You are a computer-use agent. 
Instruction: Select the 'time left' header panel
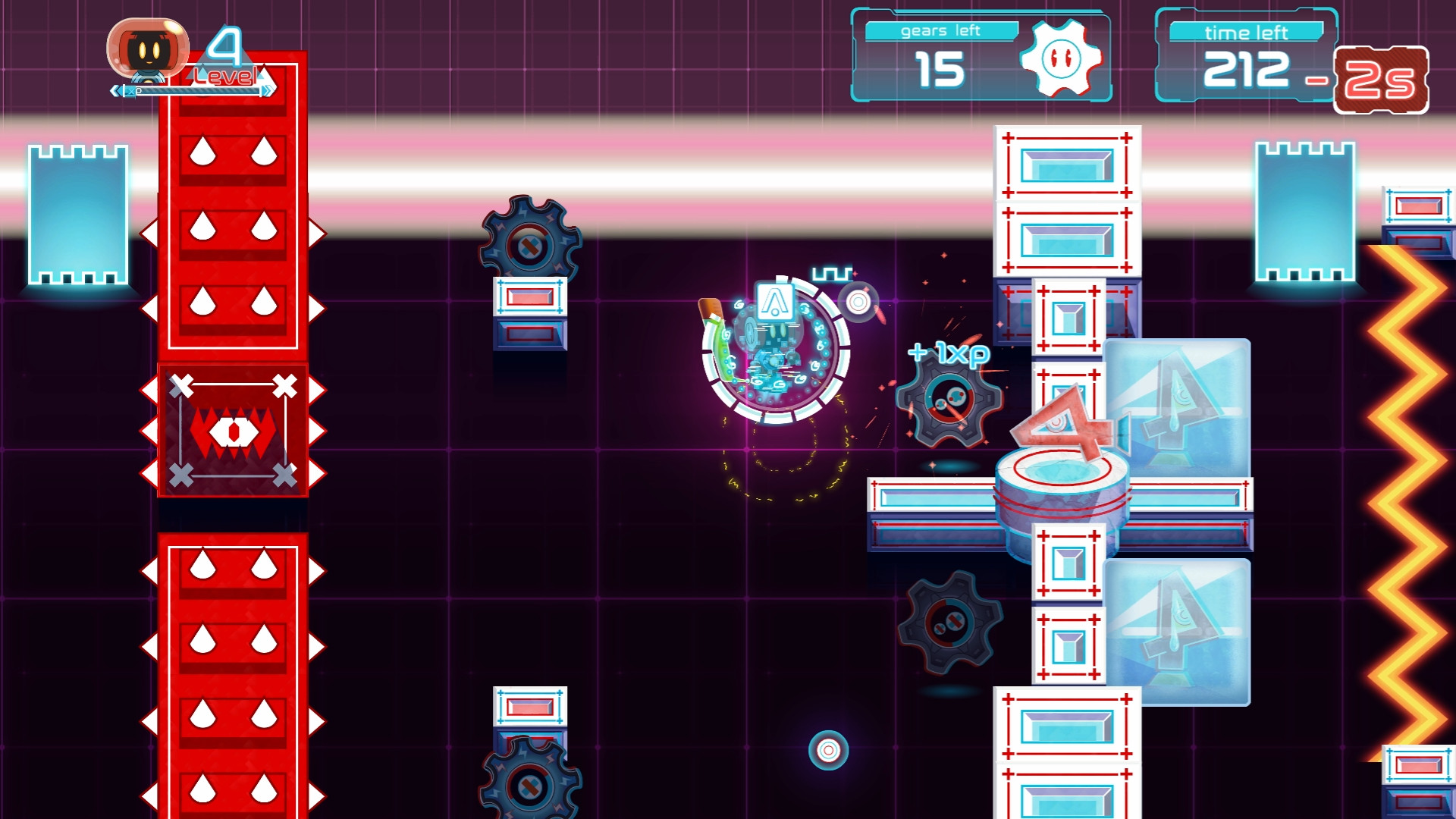[1247, 32]
